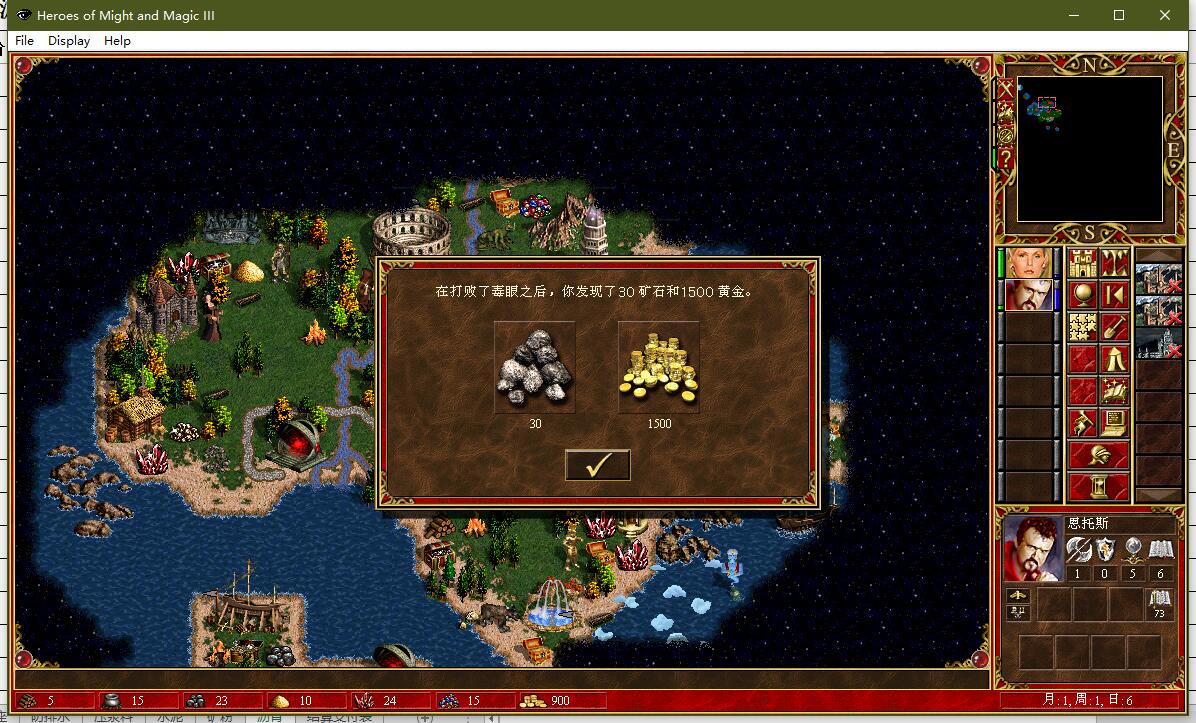Click the tent button
The image size is (1196, 723).
pos(1115,359)
